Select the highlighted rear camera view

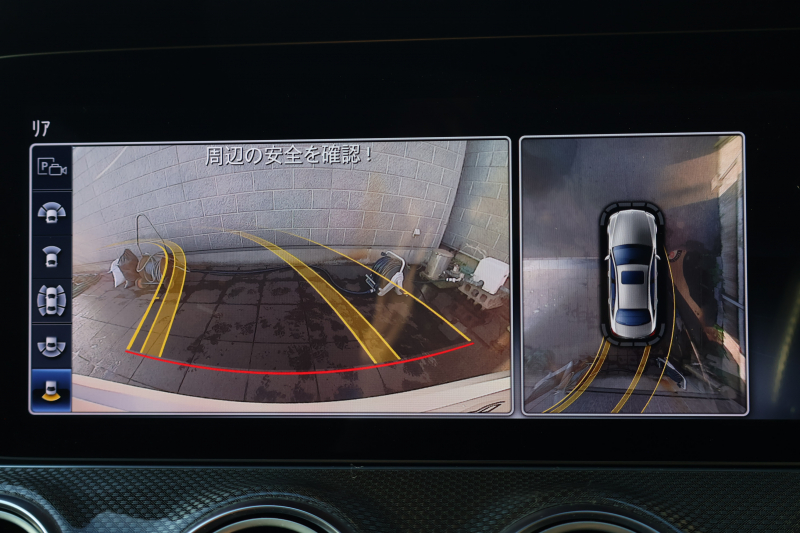click(x=51, y=389)
